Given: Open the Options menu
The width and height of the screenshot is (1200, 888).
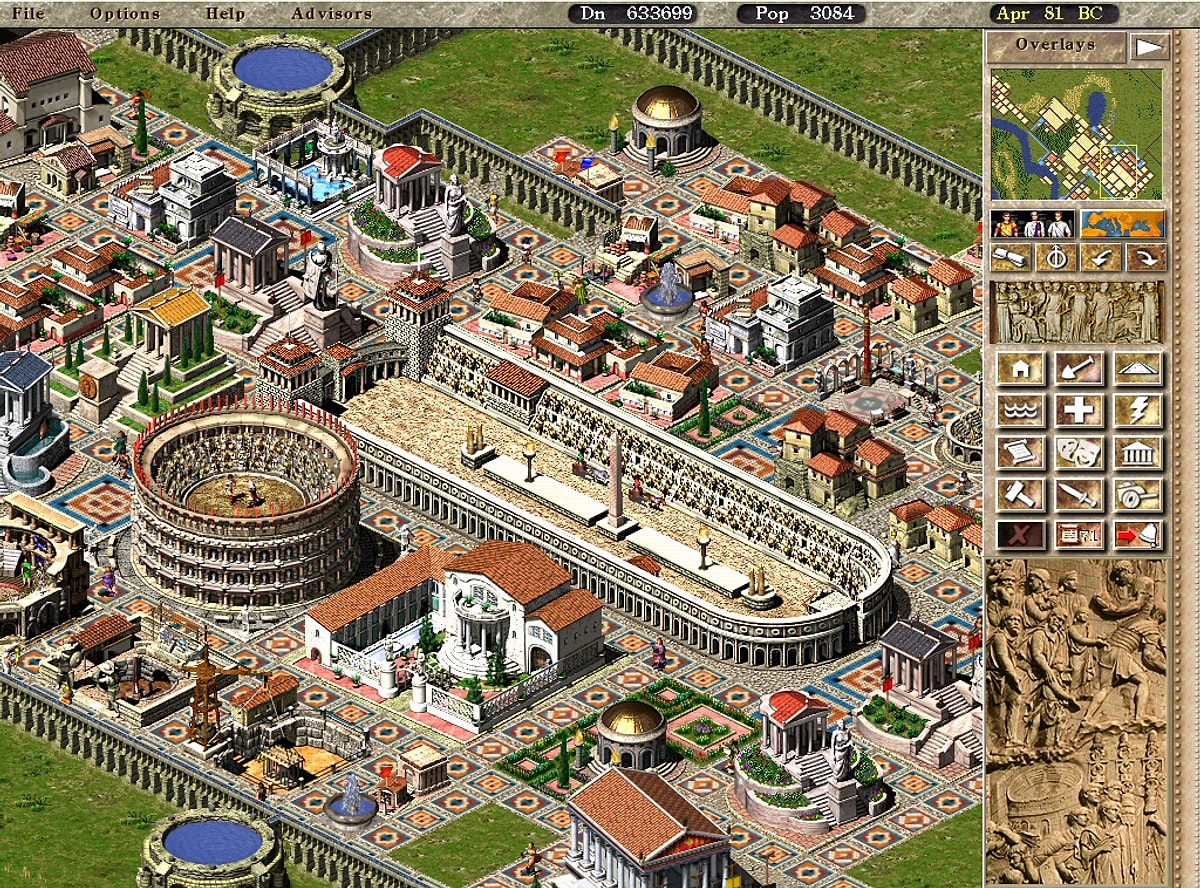Looking at the screenshot, I should (125, 14).
